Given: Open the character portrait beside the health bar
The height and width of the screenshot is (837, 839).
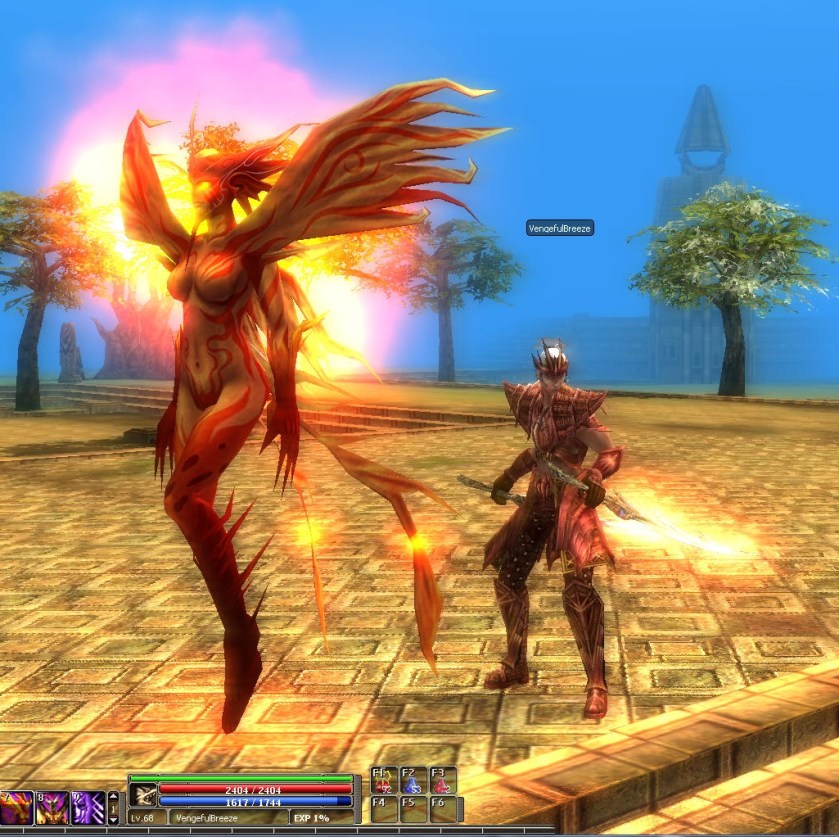Looking at the screenshot, I should click(143, 794).
